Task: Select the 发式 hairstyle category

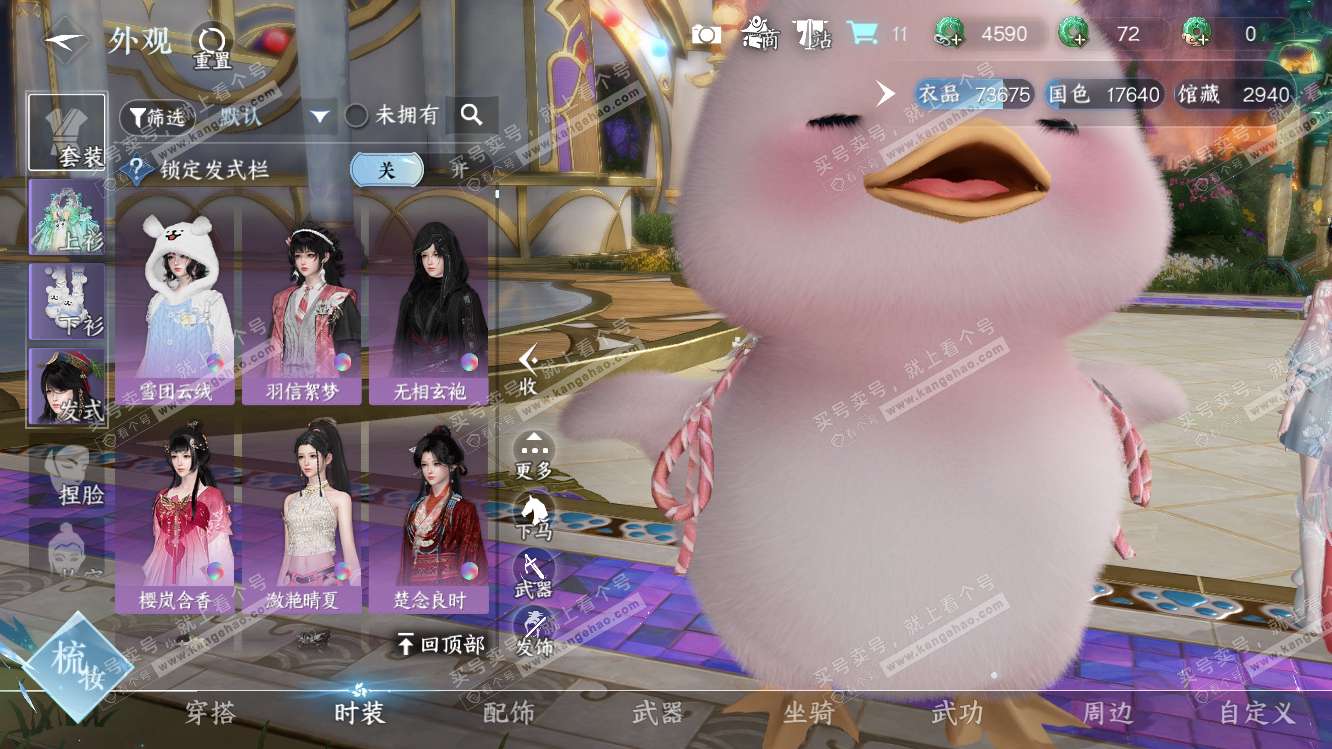Action: pos(67,386)
